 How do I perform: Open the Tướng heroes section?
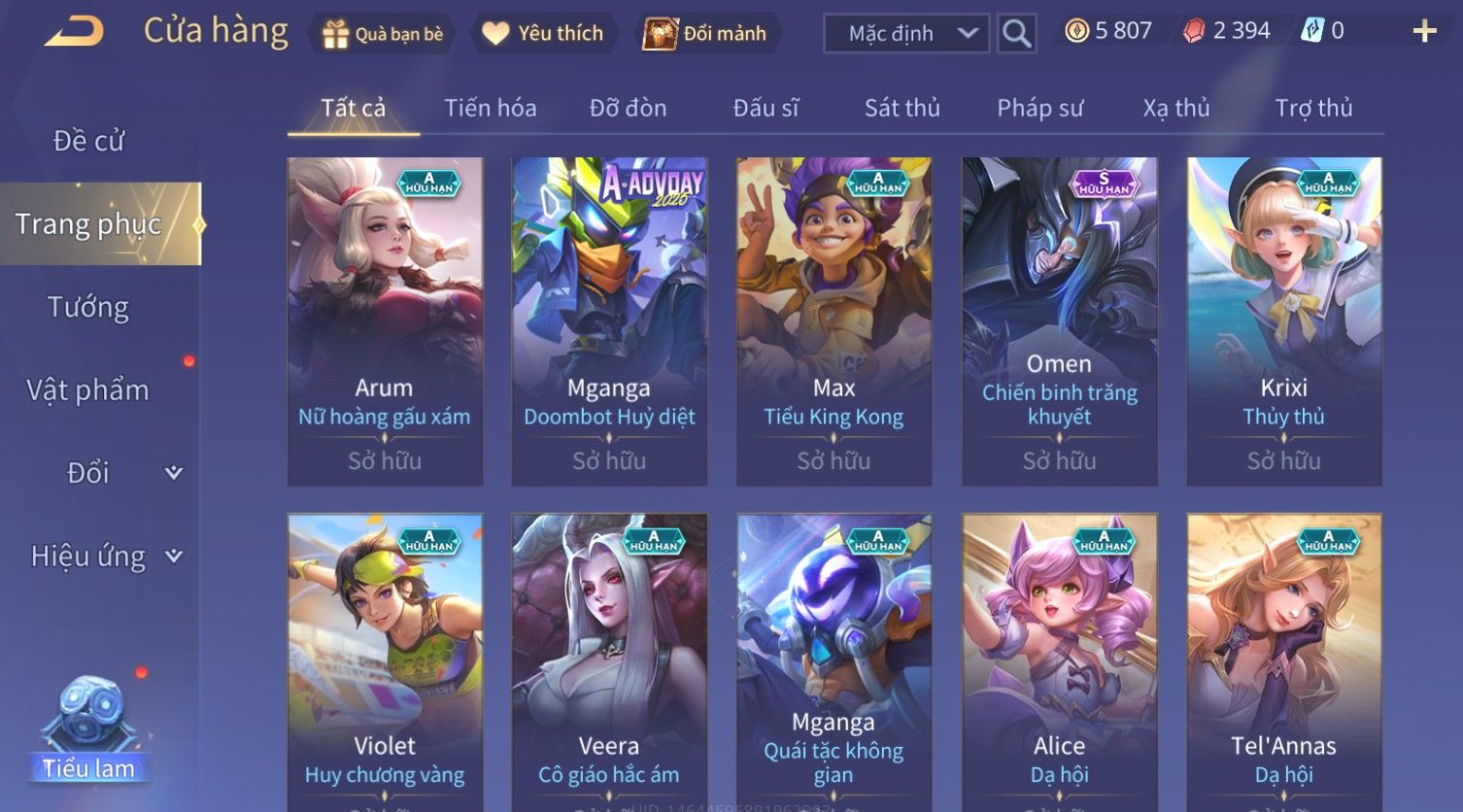[88, 307]
